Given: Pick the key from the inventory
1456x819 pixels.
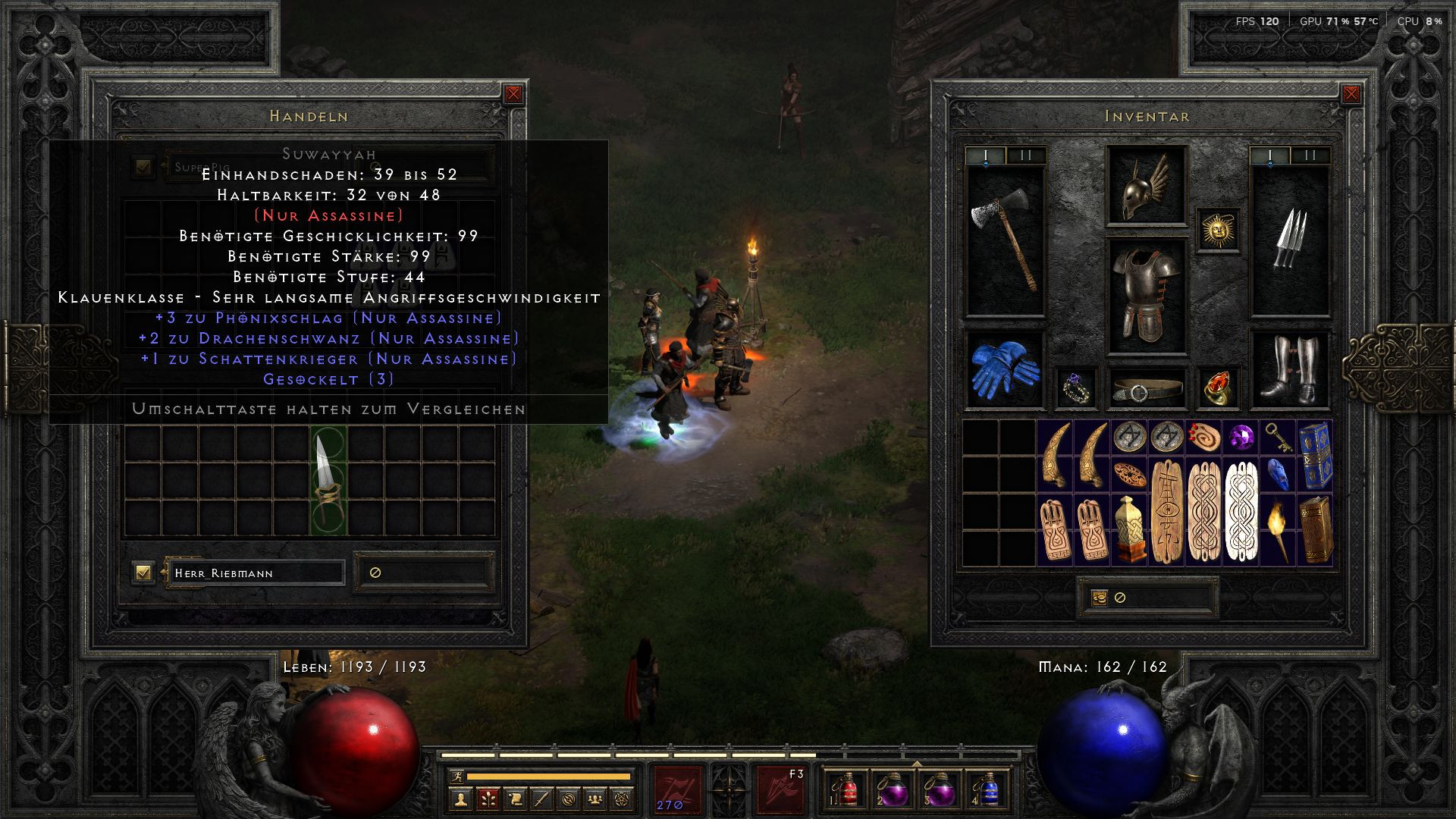Looking at the screenshot, I should coord(1279,438).
